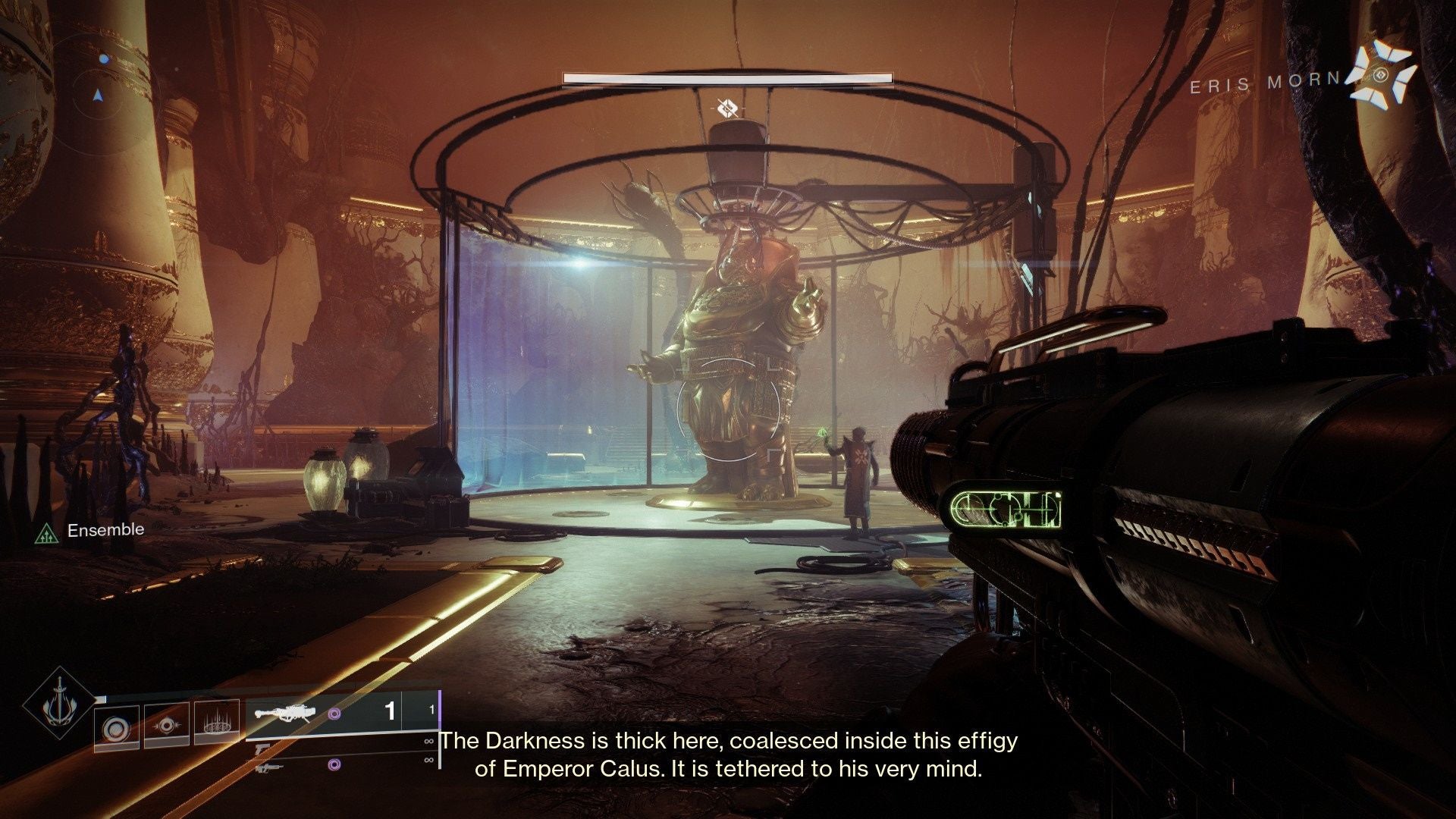Click the infinity ammo counter on sidearm
1456x819 pixels.
pos(429,742)
